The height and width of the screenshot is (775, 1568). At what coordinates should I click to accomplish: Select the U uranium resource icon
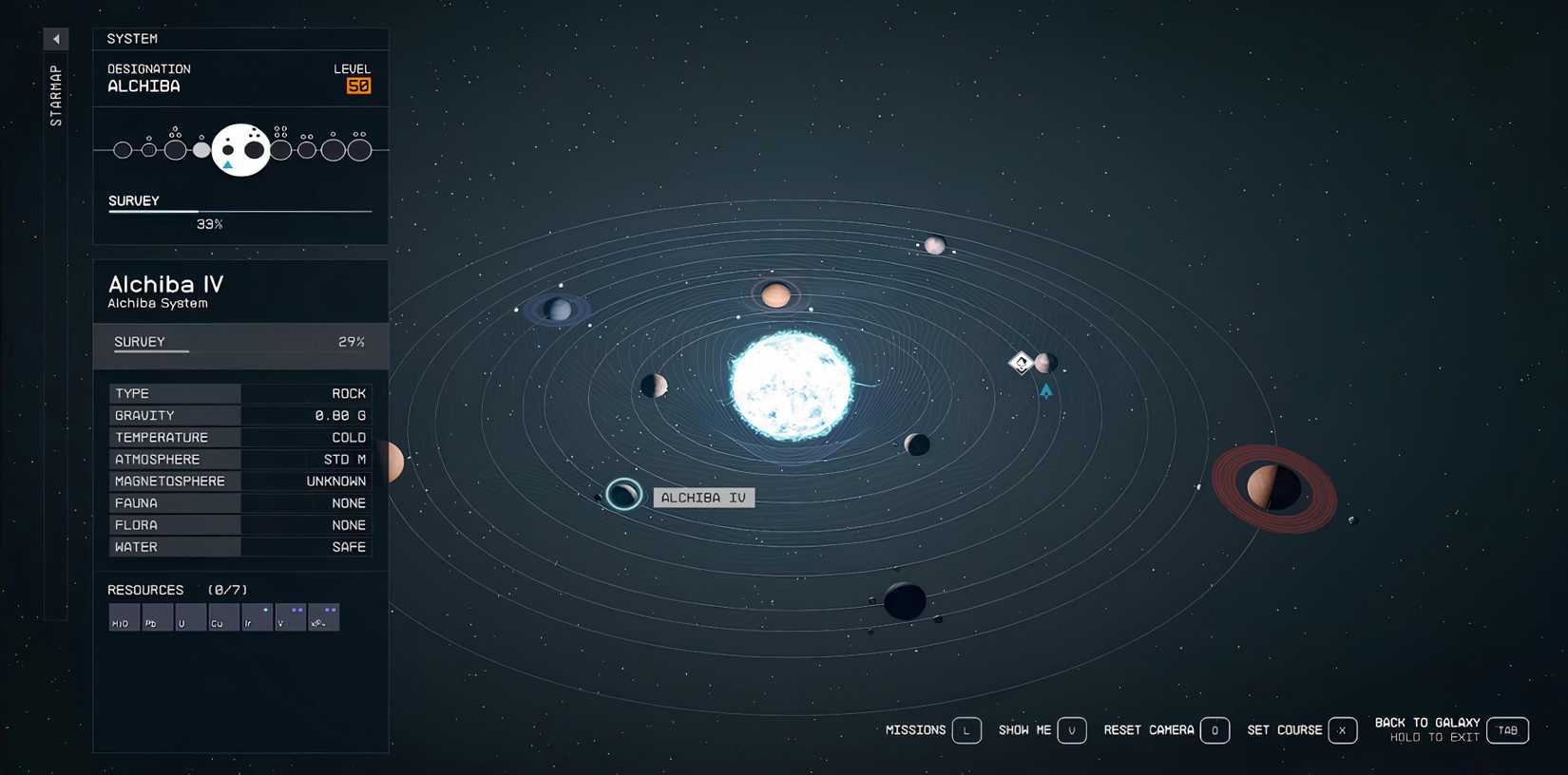coord(190,616)
